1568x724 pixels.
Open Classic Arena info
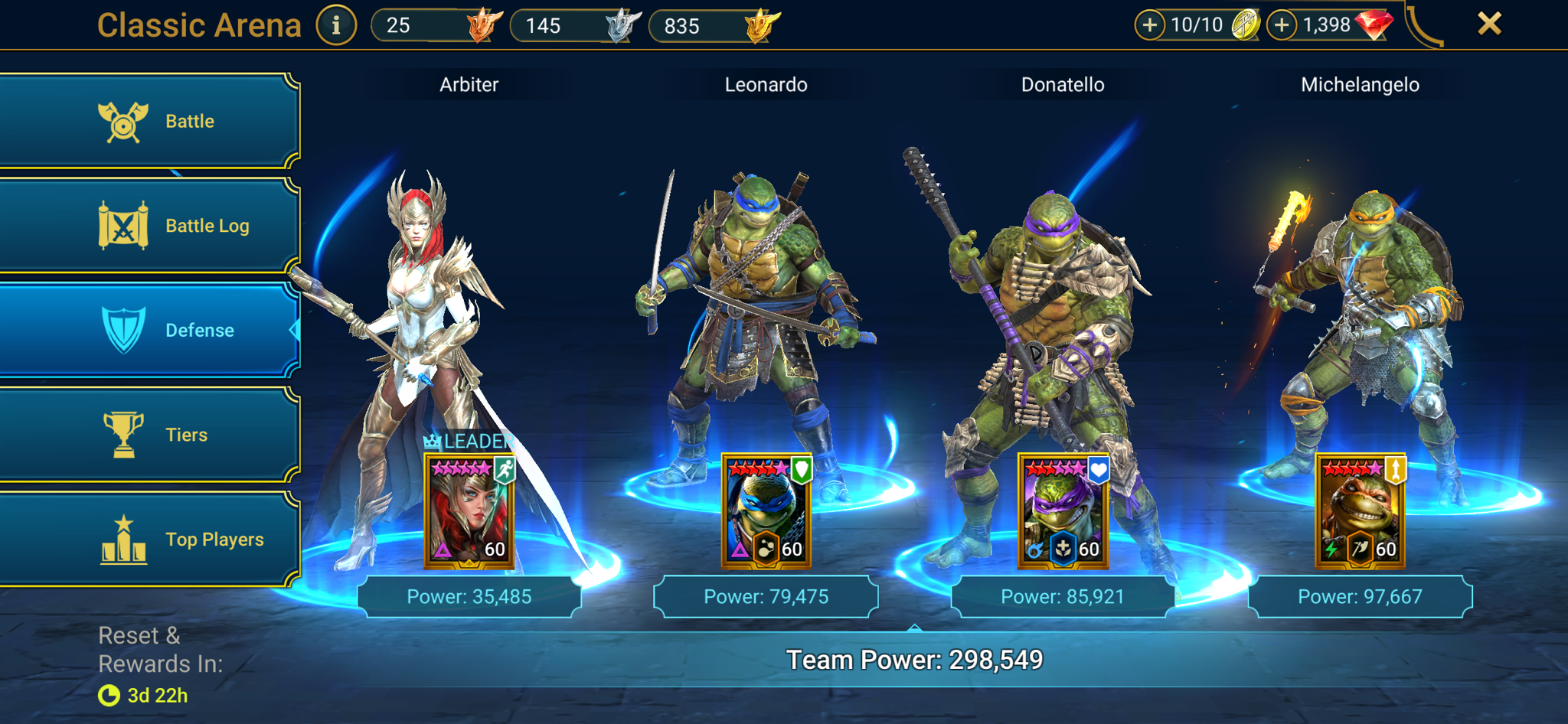336,25
